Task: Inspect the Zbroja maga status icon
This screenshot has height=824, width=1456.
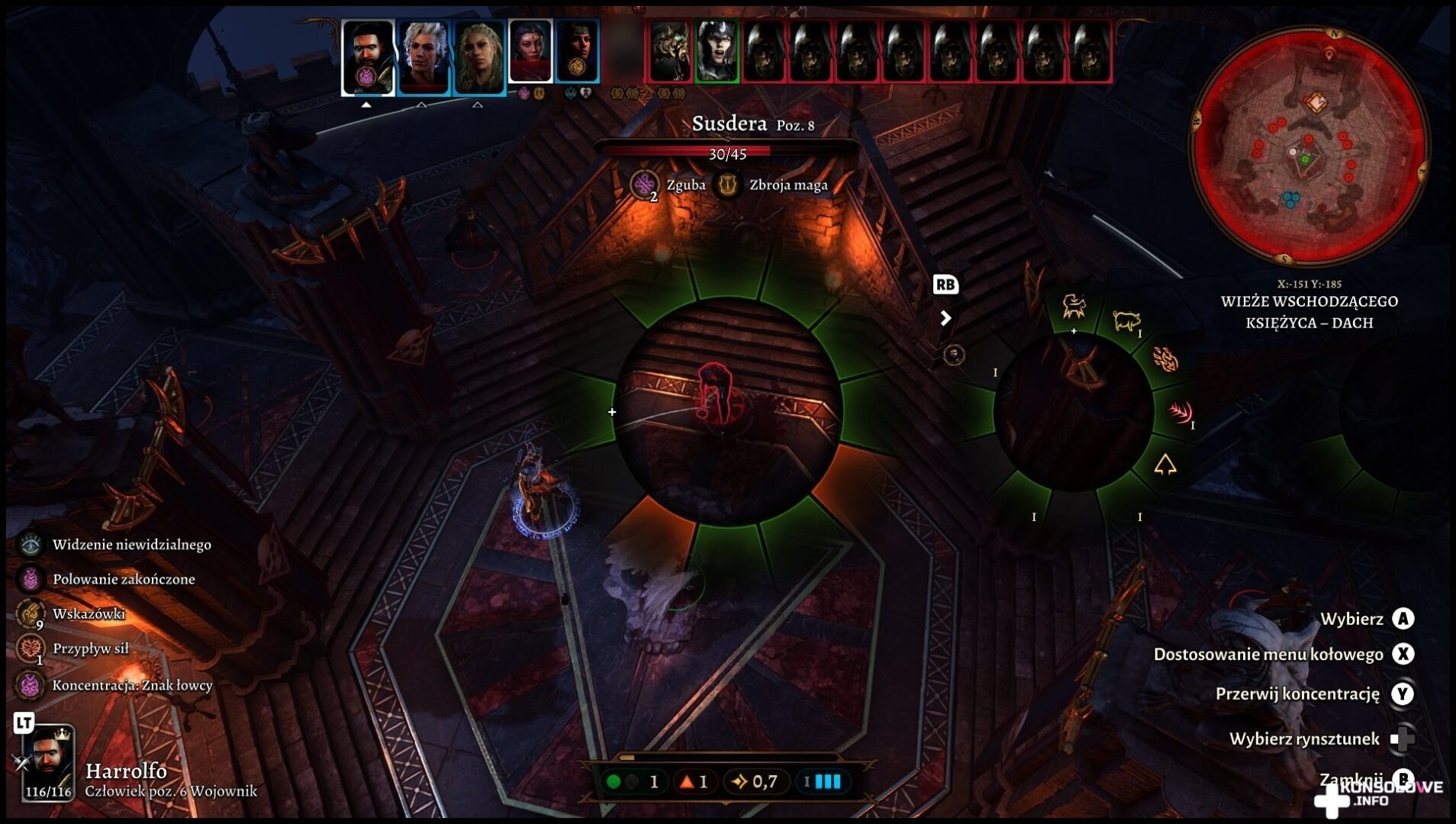Action: click(x=727, y=185)
